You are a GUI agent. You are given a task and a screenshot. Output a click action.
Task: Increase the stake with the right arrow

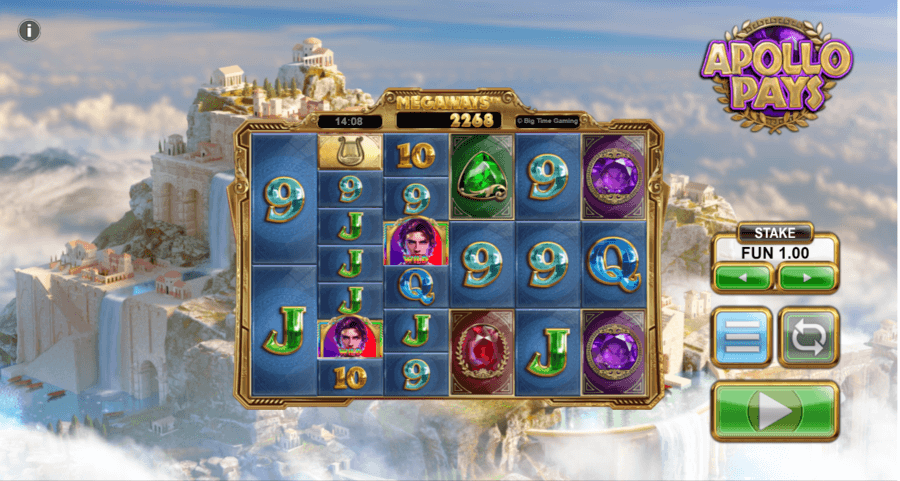(x=807, y=276)
